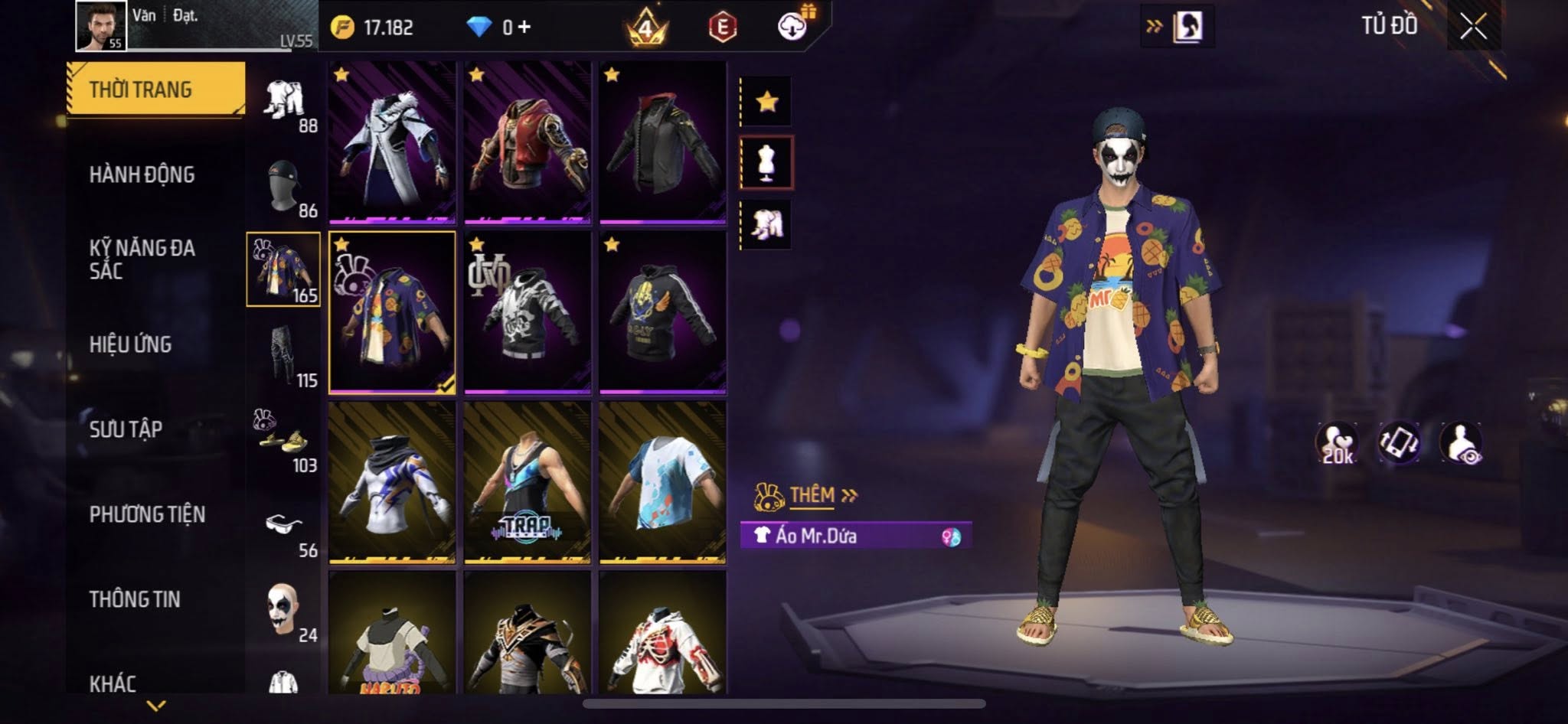Switch to Phương Tiện tab
1568x724 pixels.
click(147, 514)
